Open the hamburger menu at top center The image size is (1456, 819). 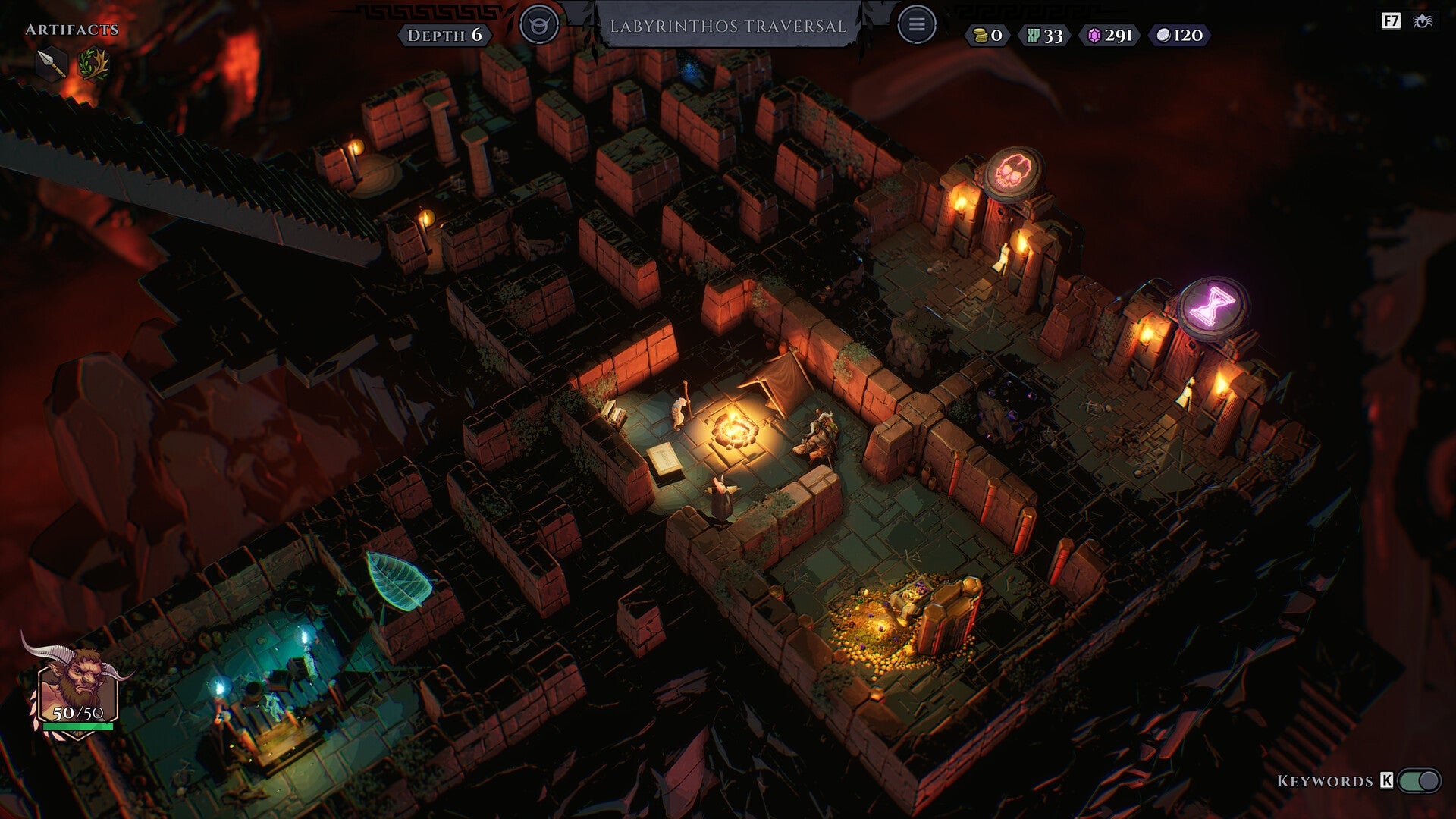pos(917,24)
